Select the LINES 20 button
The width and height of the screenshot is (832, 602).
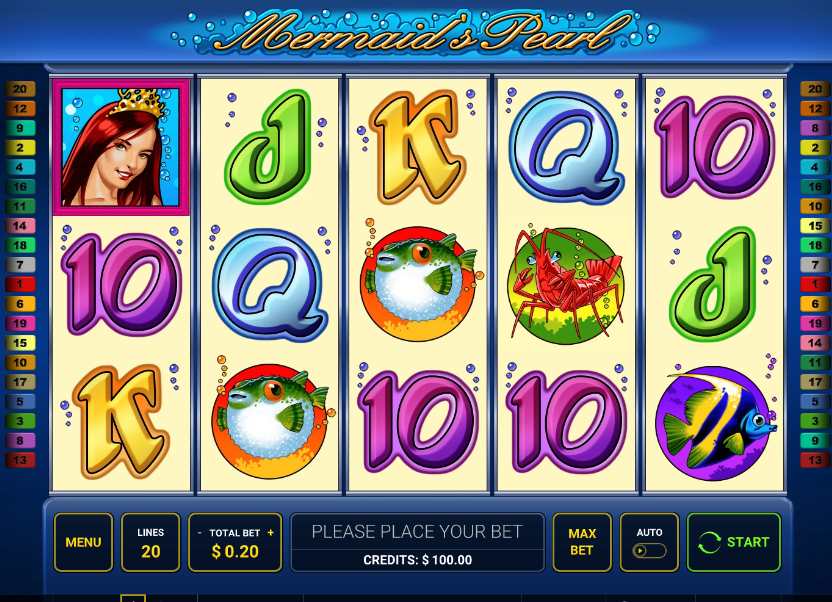pos(150,542)
